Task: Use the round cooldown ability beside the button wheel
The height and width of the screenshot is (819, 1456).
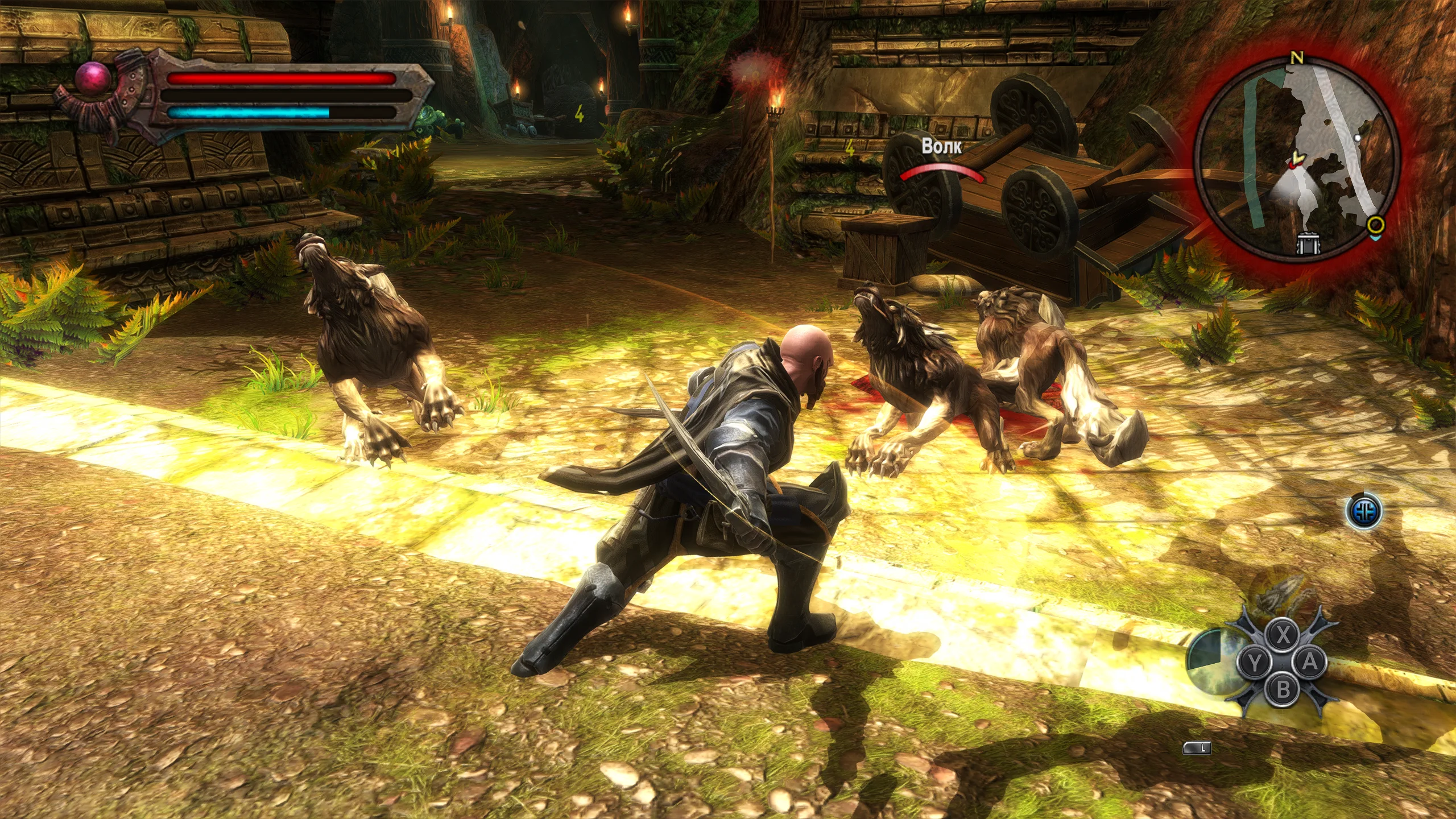Action: tap(1210, 660)
